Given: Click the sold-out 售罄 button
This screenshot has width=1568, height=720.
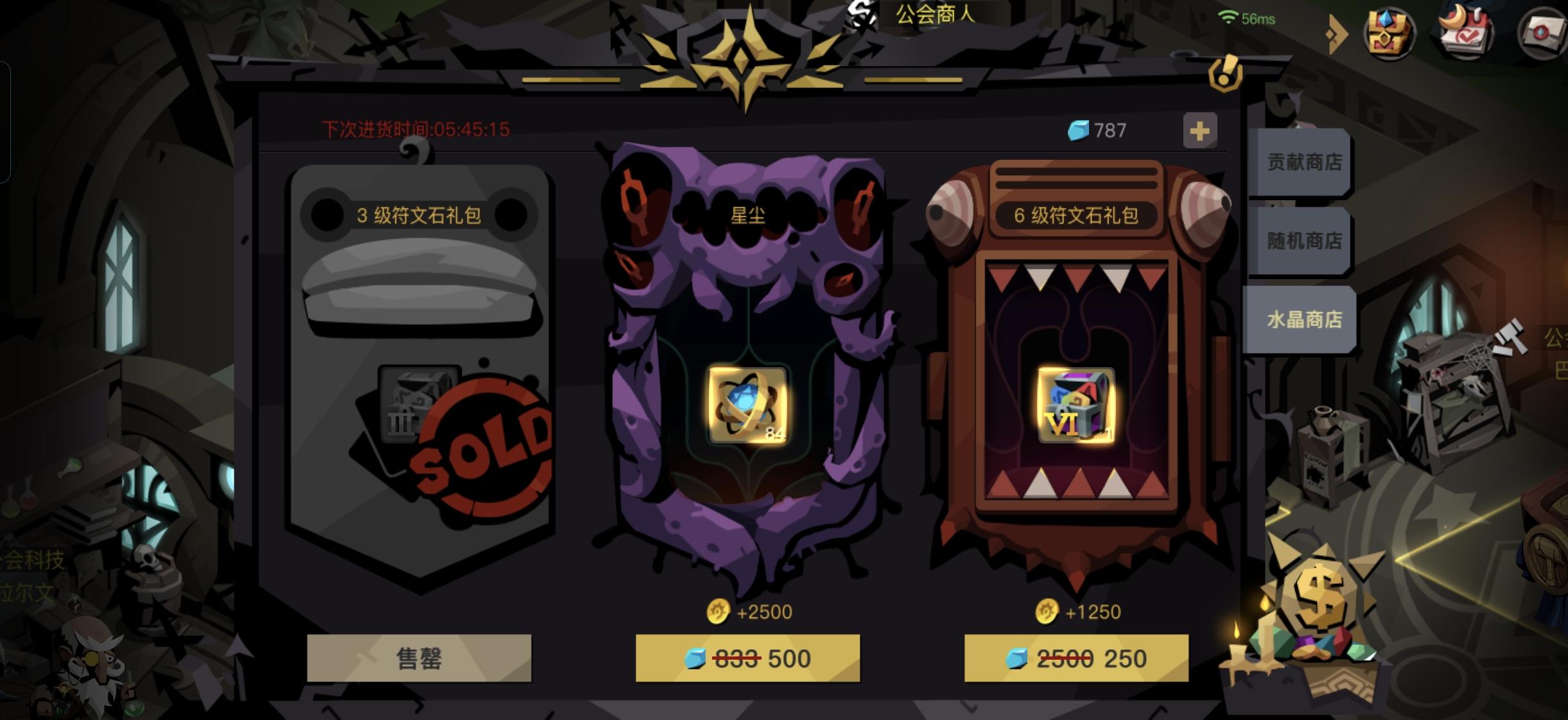Looking at the screenshot, I should (x=419, y=658).
